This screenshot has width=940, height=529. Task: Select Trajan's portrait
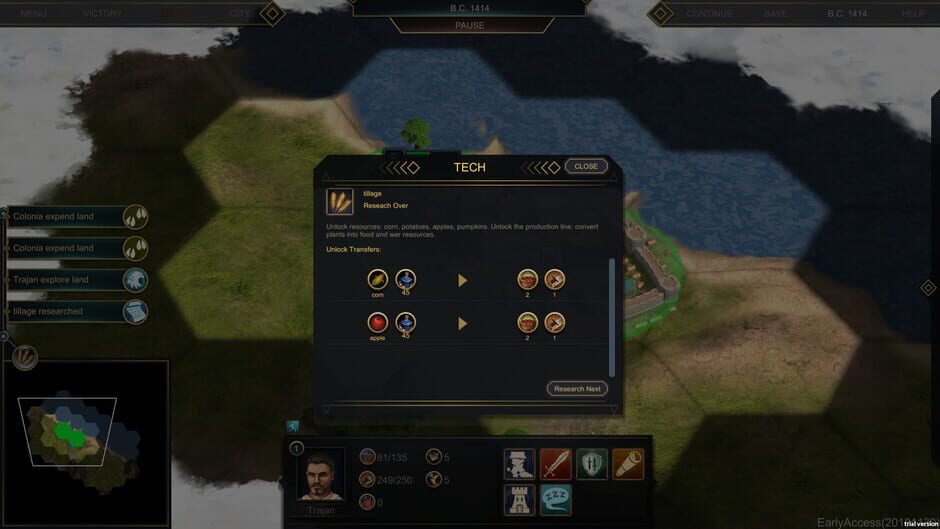coord(321,473)
